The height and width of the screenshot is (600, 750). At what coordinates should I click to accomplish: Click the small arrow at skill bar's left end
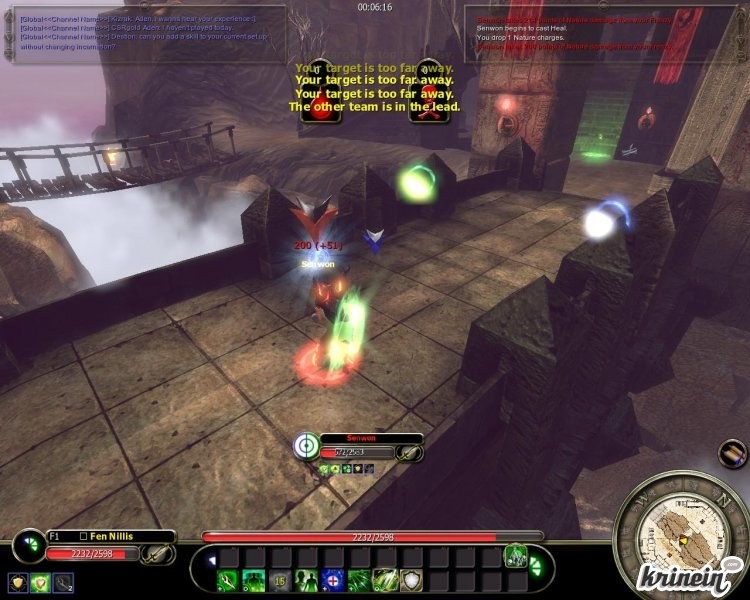coord(212,559)
